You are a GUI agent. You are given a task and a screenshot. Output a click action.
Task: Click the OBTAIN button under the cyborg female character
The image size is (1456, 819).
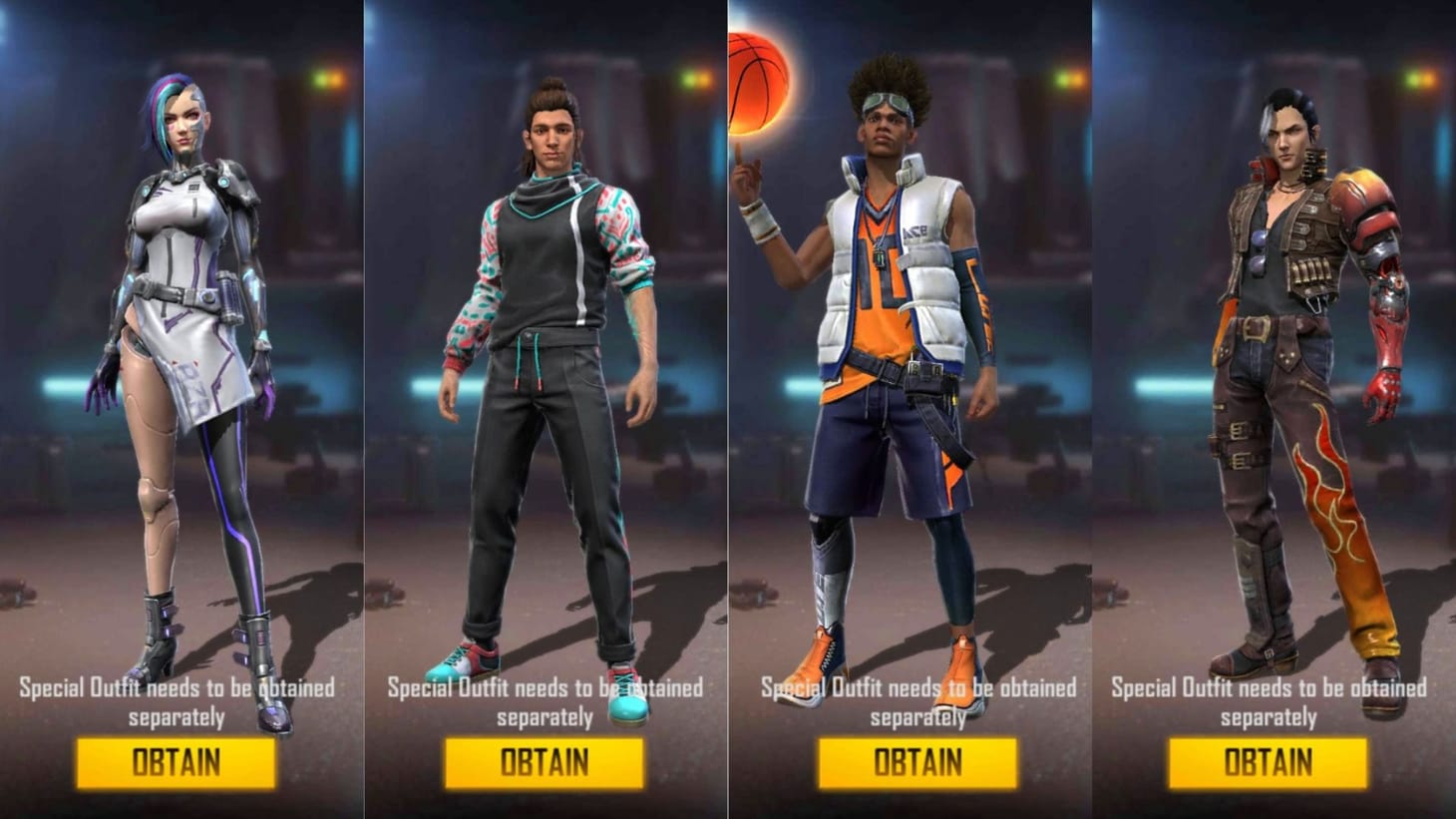[x=175, y=764]
